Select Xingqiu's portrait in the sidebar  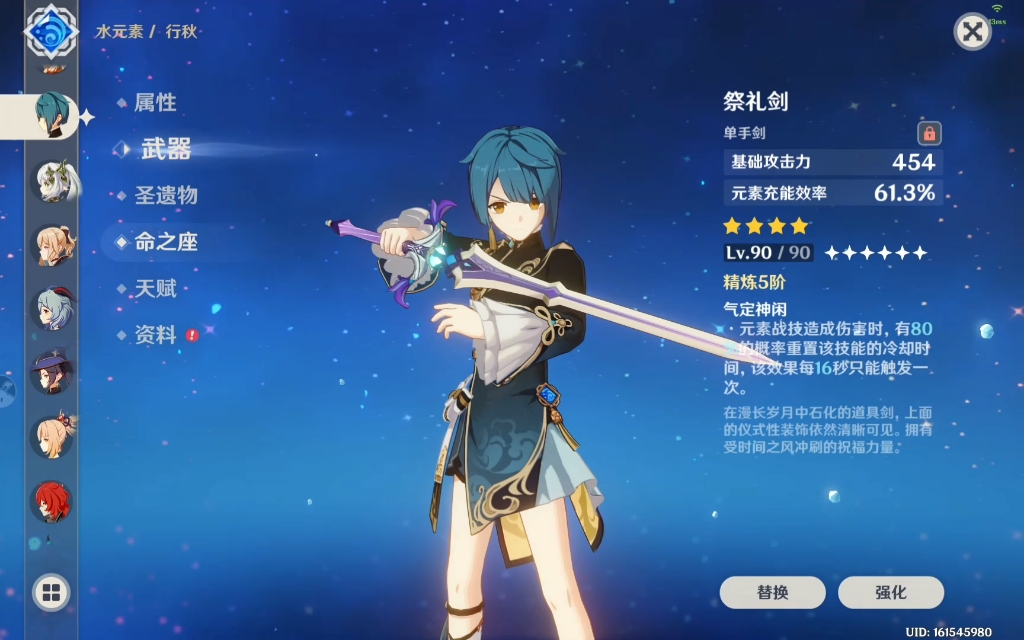click(x=51, y=116)
